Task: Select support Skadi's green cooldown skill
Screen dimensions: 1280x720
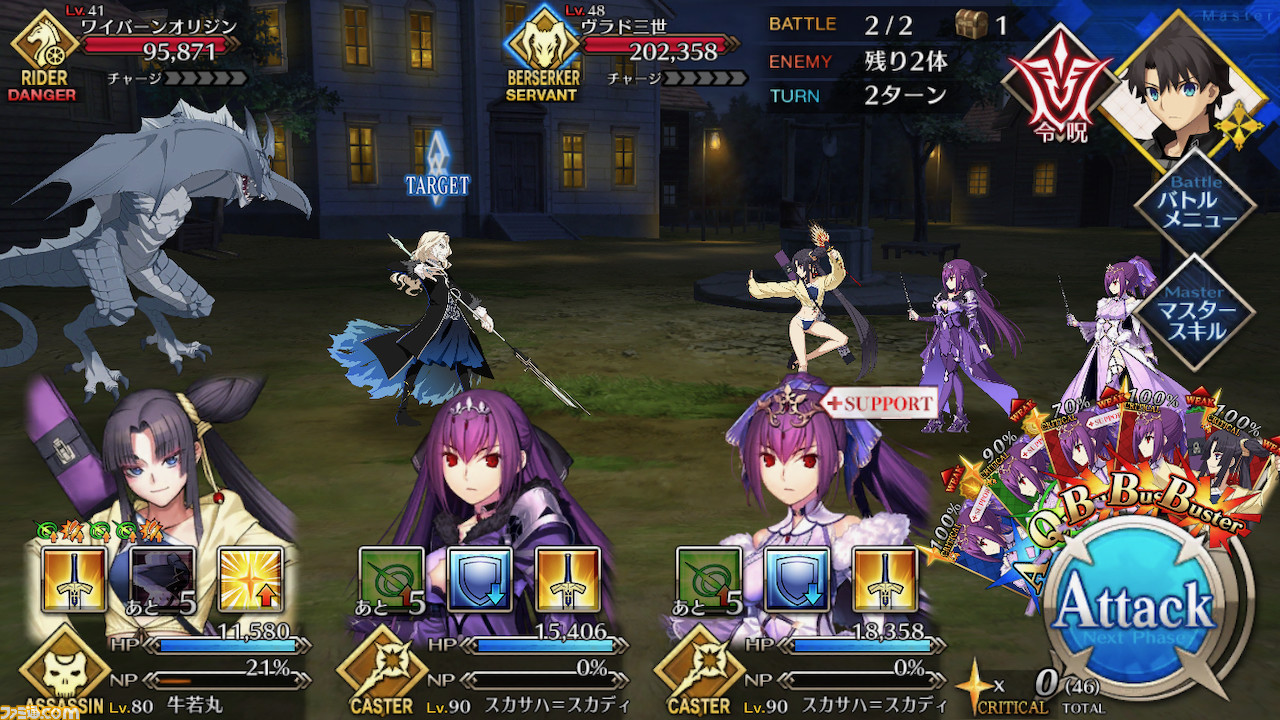Action: click(709, 579)
